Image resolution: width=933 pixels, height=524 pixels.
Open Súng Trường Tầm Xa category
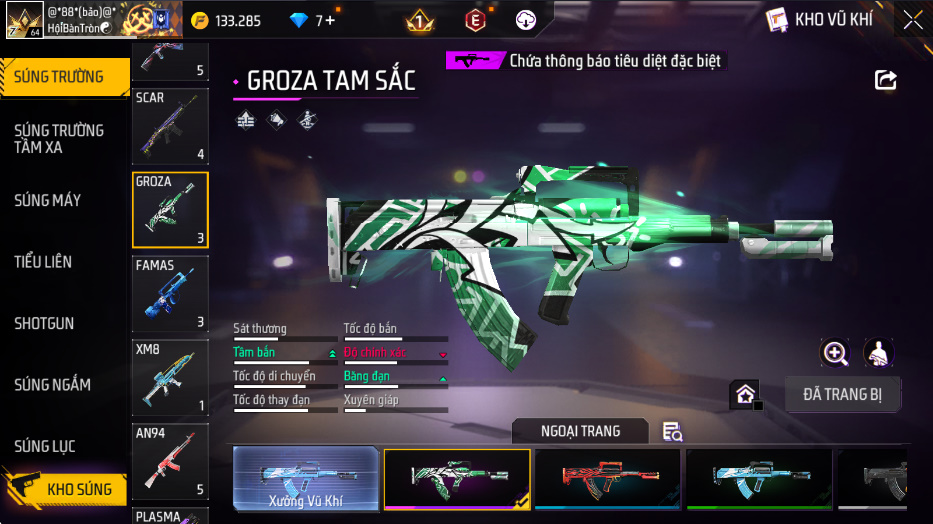point(60,139)
